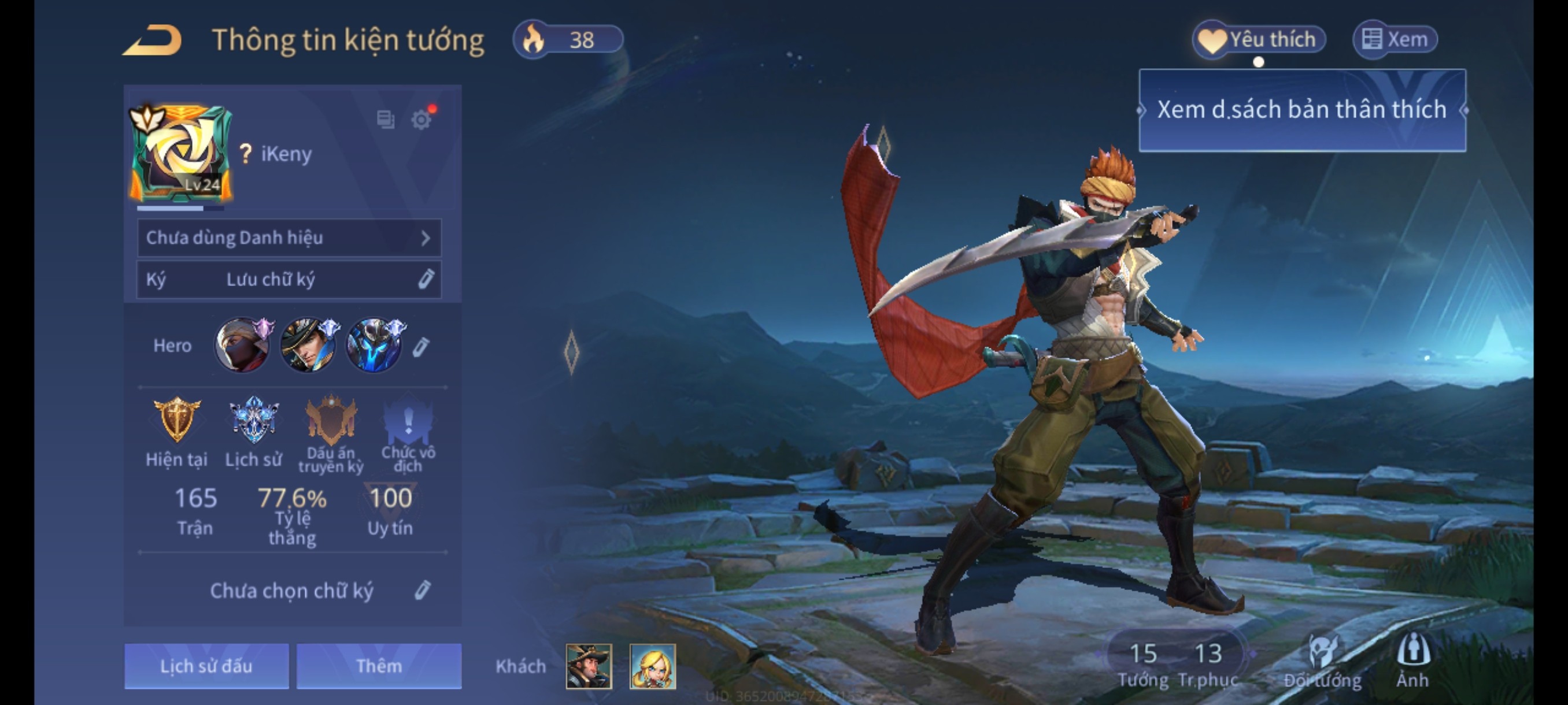Open the Xem view button

1395,39
